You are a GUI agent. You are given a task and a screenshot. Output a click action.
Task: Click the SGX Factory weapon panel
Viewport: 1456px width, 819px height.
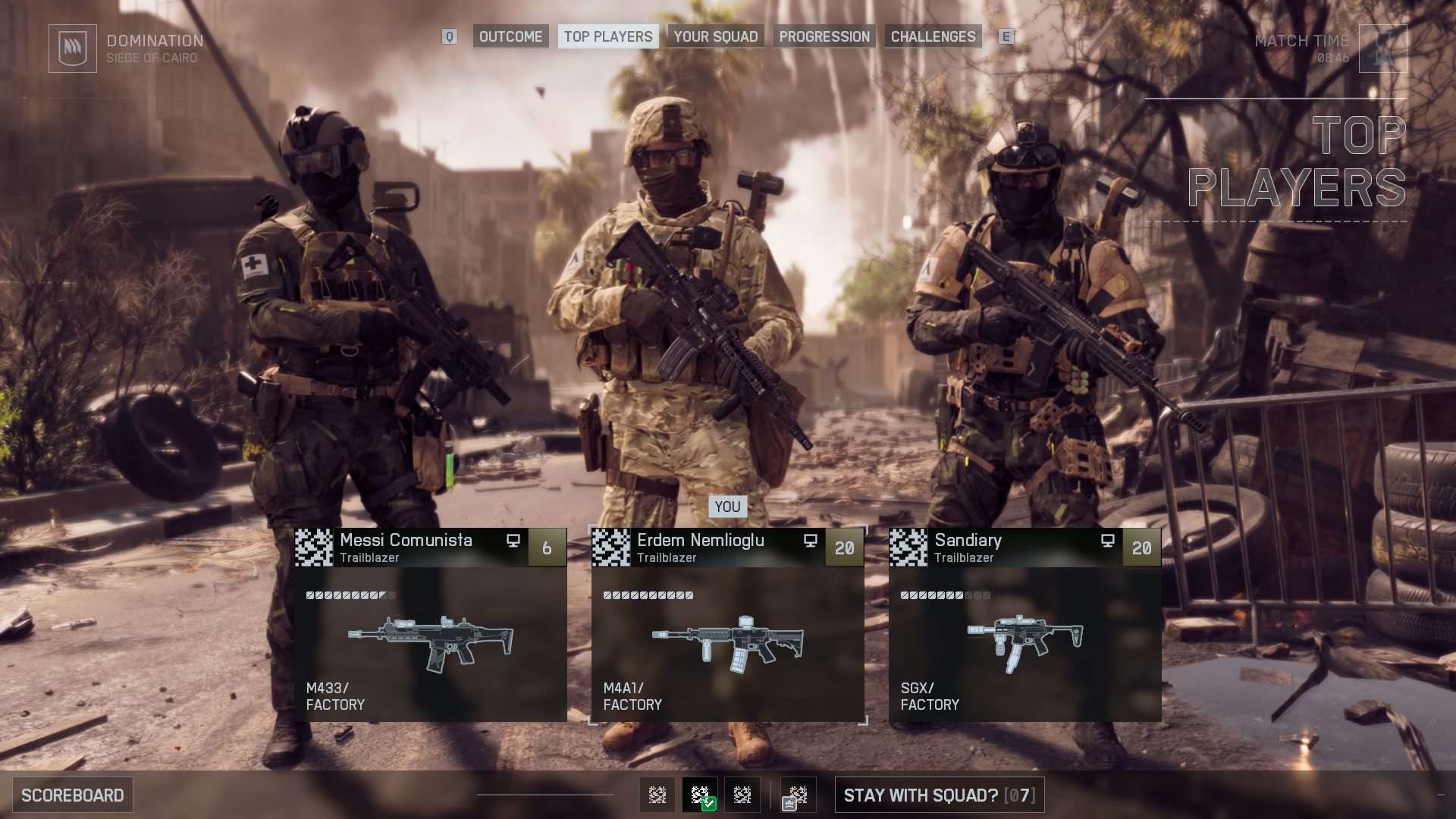coord(1025,645)
